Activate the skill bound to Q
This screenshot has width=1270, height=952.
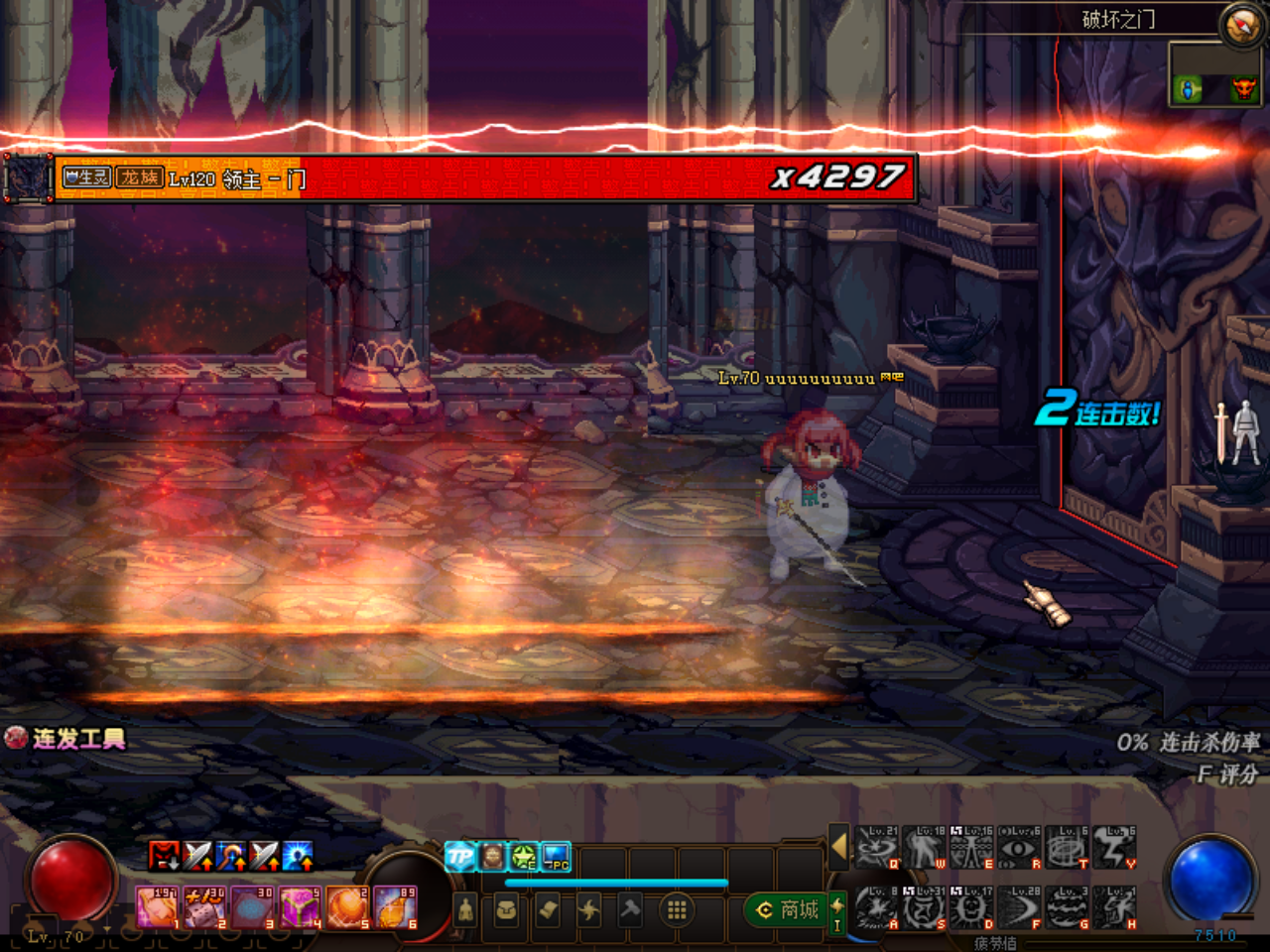(877, 849)
